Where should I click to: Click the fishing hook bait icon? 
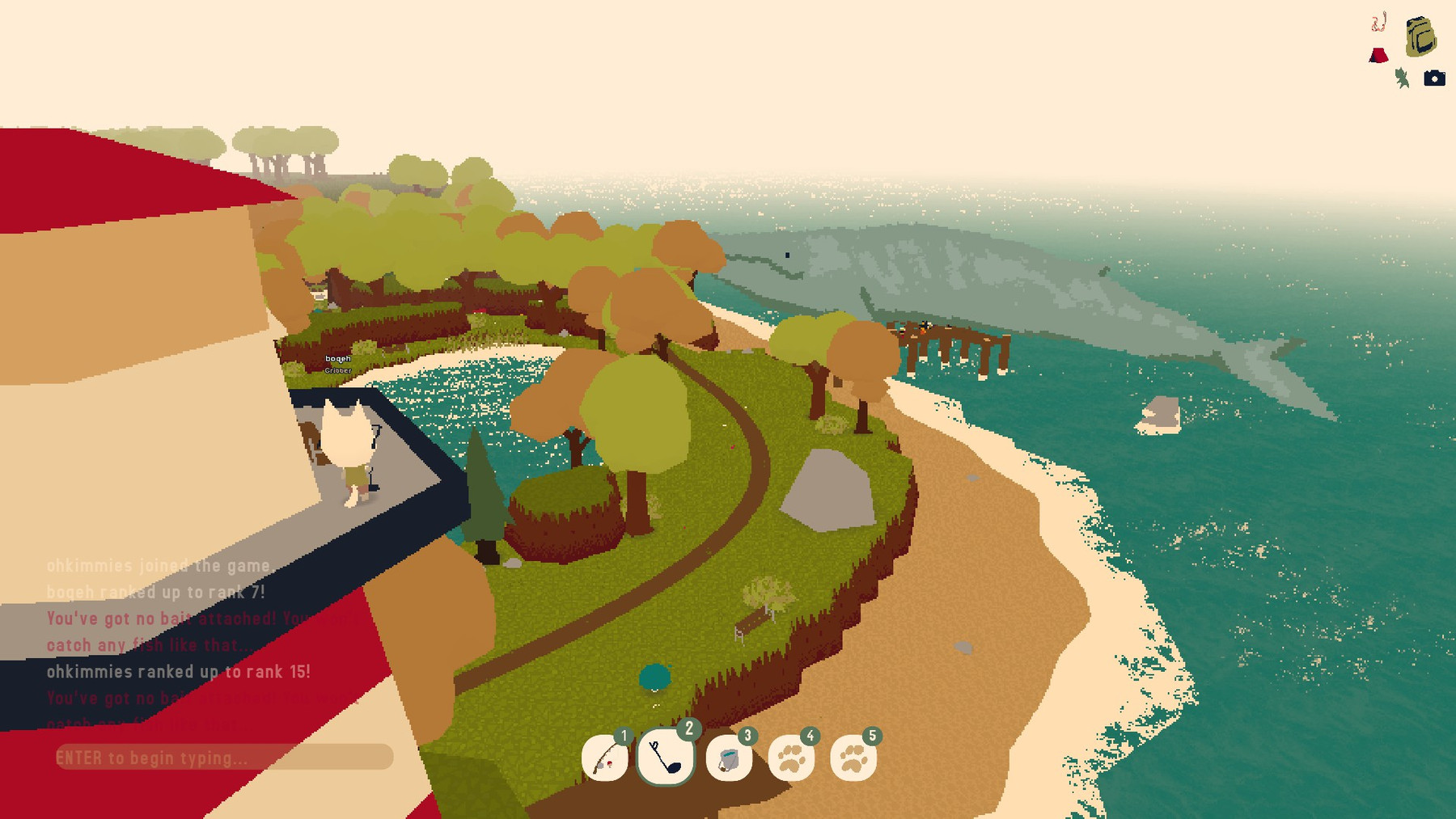(x=1379, y=23)
